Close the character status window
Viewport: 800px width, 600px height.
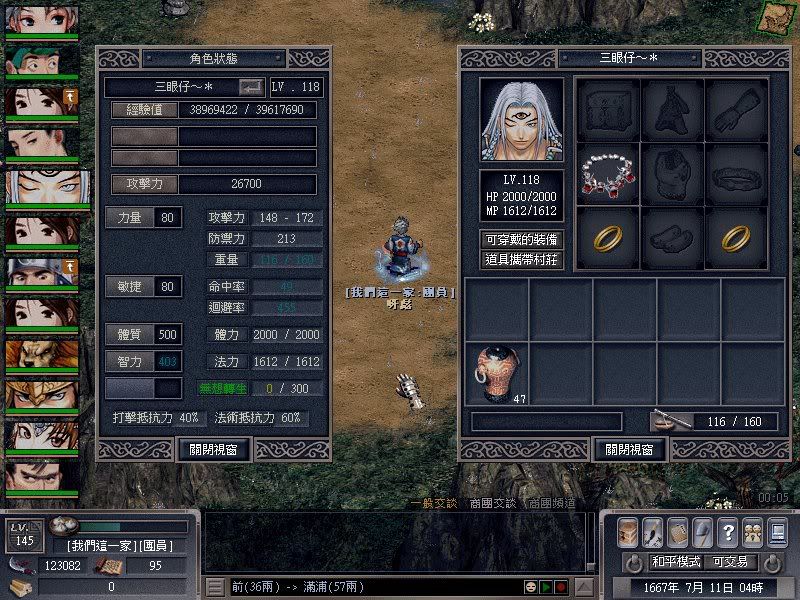click(213, 449)
